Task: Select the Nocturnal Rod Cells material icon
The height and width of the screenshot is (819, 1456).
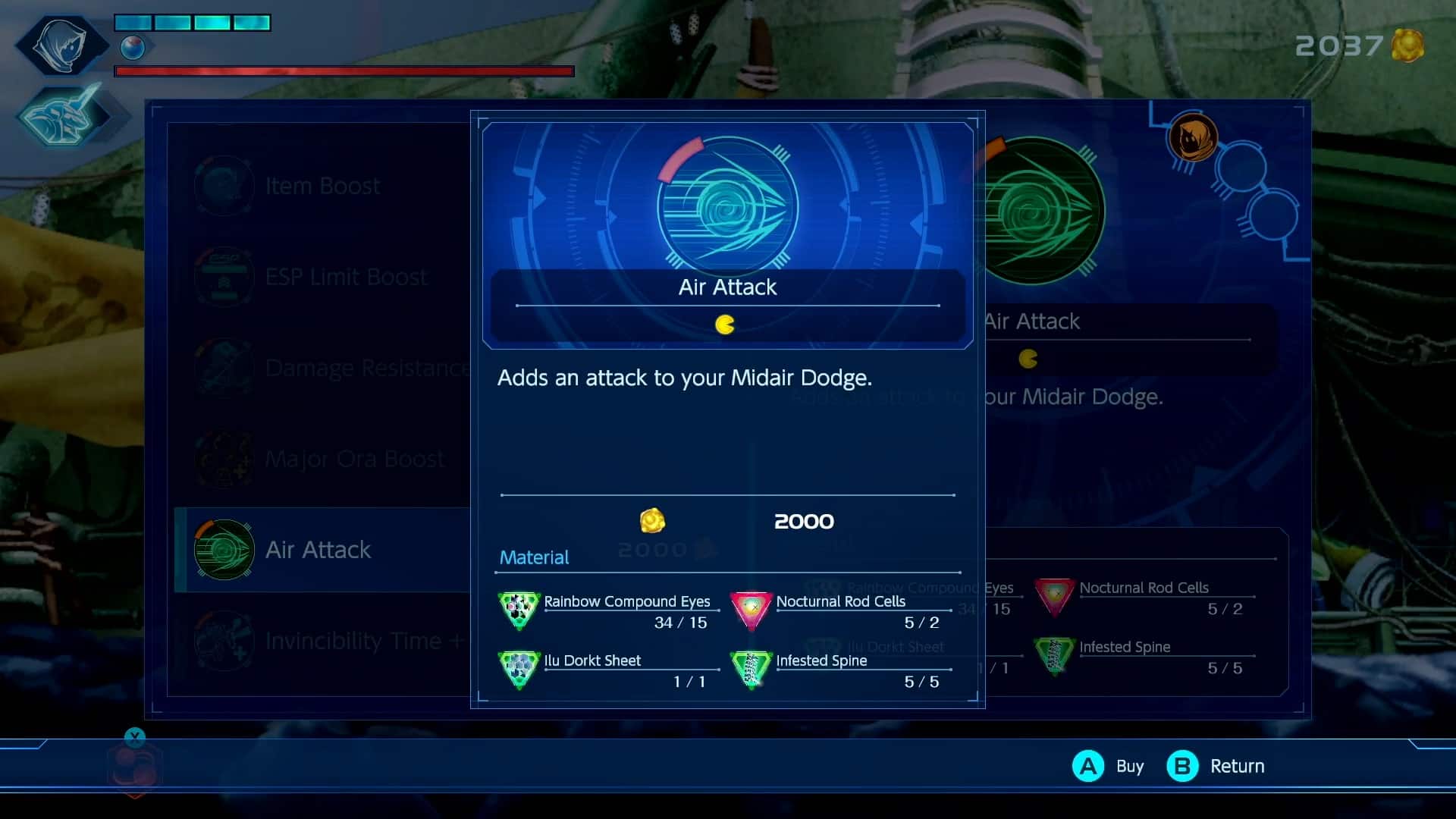Action: (x=752, y=610)
